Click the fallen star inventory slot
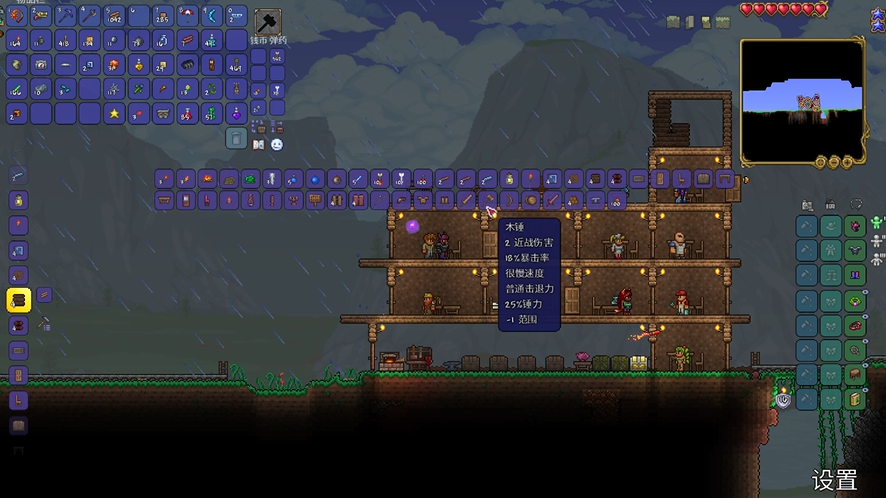886x498 pixels. click(x=113, y=113)
